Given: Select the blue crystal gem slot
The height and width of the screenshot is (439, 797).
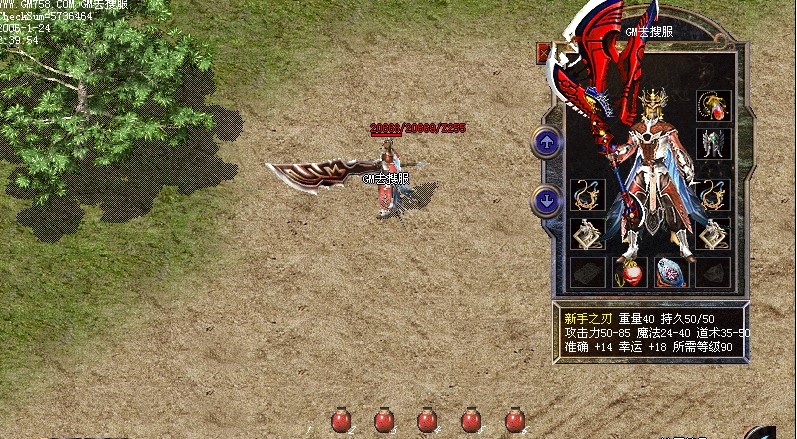Looking at the screenshot, I should click(x=670, y=272).
